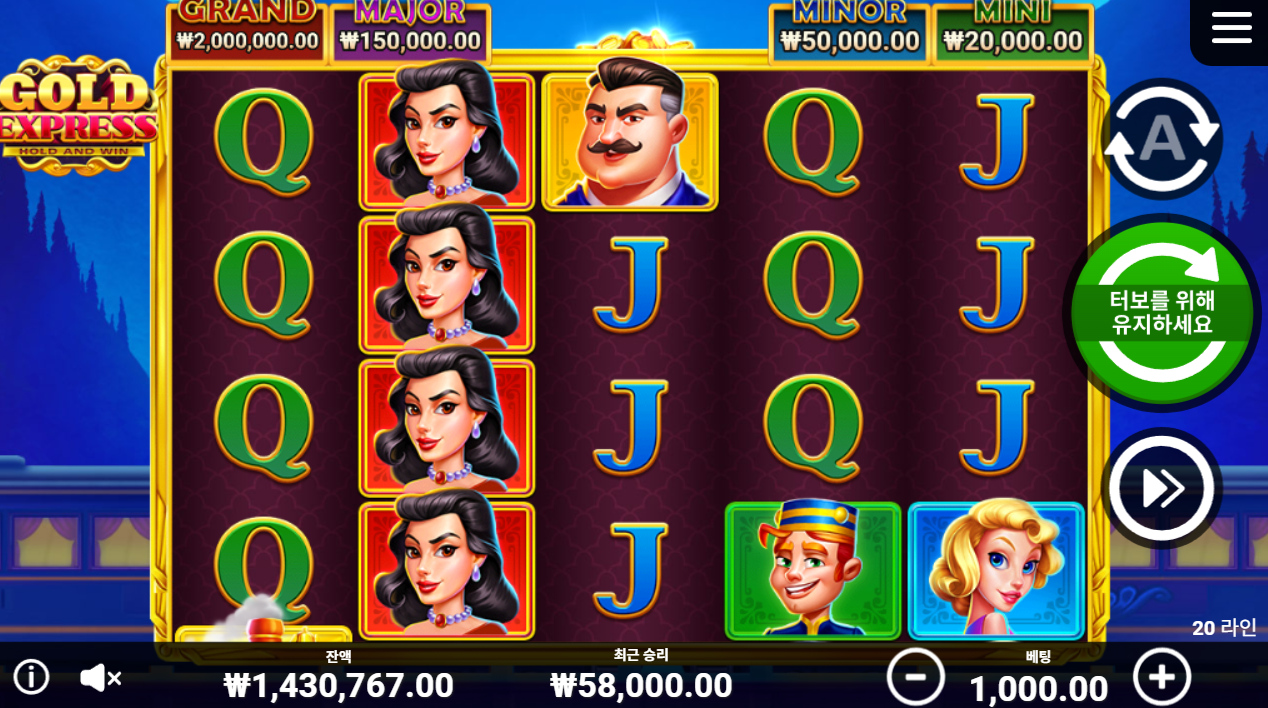Viewport: 1268px width, 708px height.
Task: Open the game info screen
Action: point(31,677)
